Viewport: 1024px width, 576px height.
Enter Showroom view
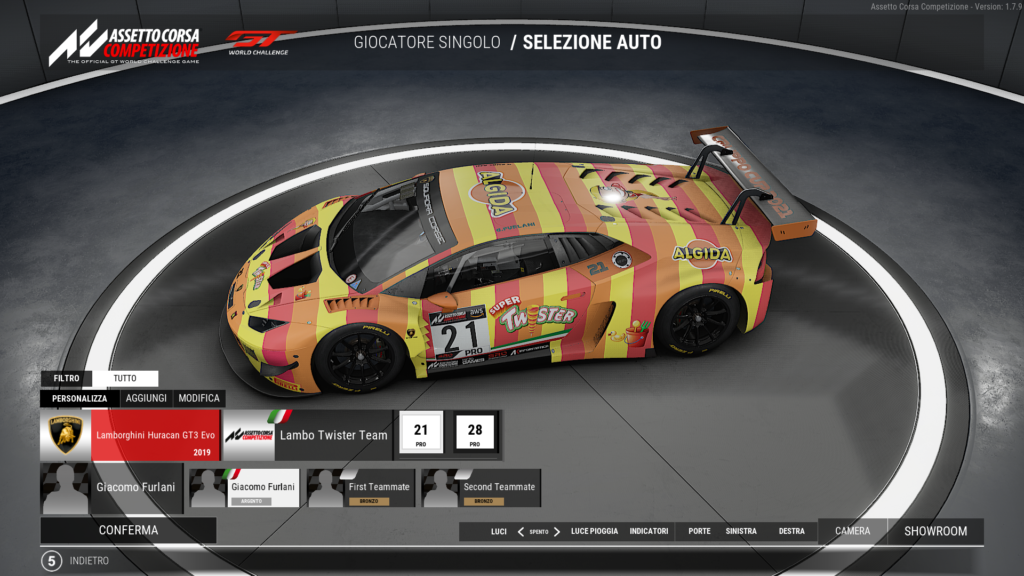[935, 531]
